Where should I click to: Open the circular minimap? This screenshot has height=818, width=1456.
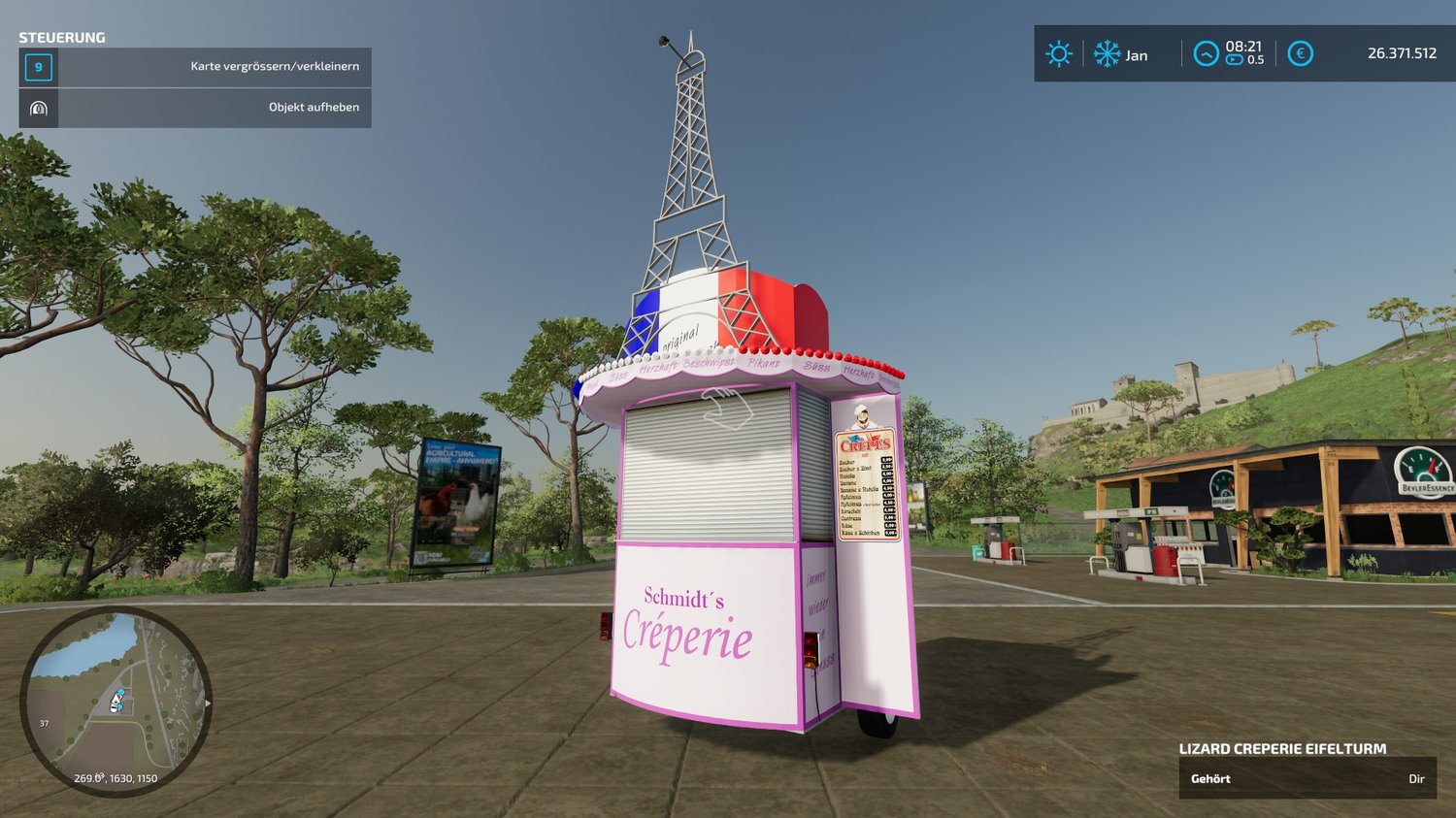point(115,702)
